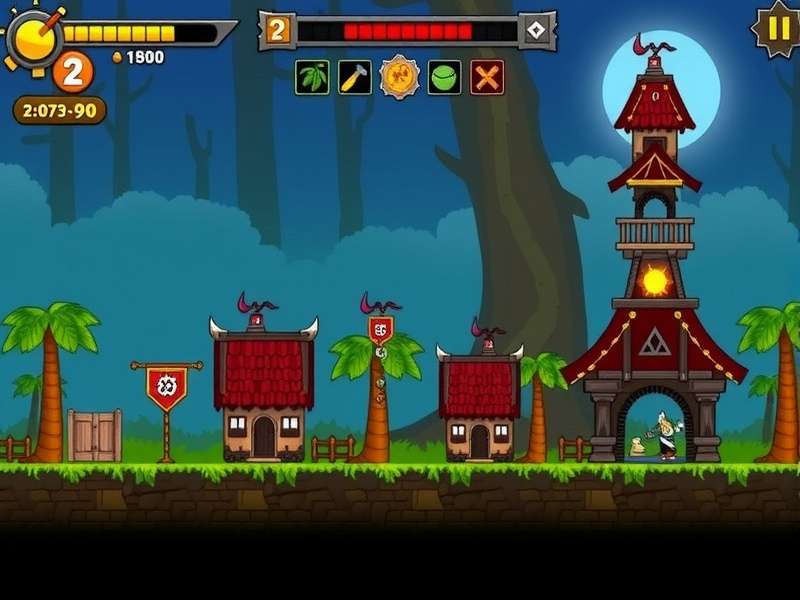Select the green leaf ability icon
This screenshot has width=800, height=600.
pos(312,77)
